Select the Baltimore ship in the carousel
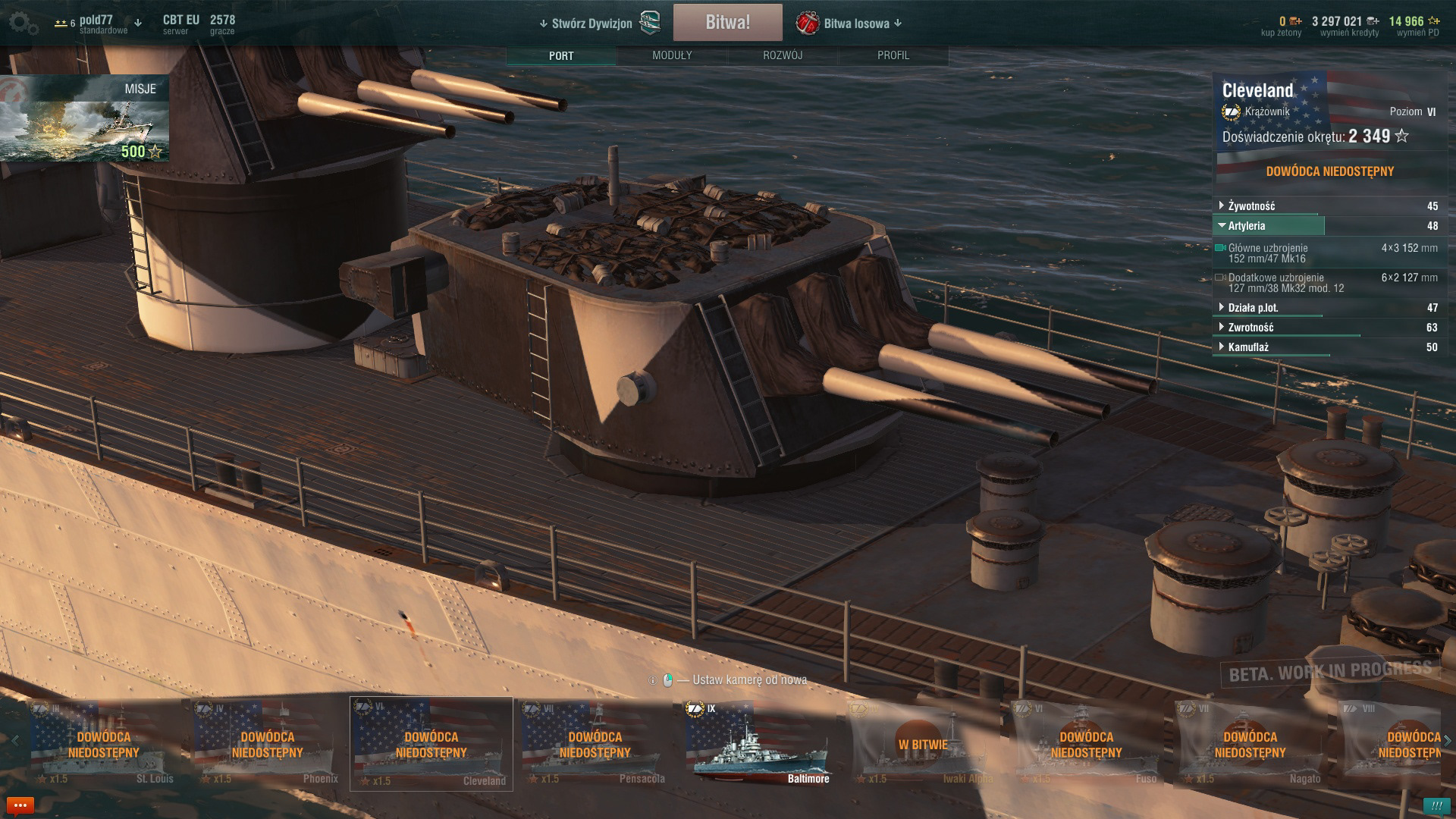Viewport: 1456px width, 819px height. [758, 743]
